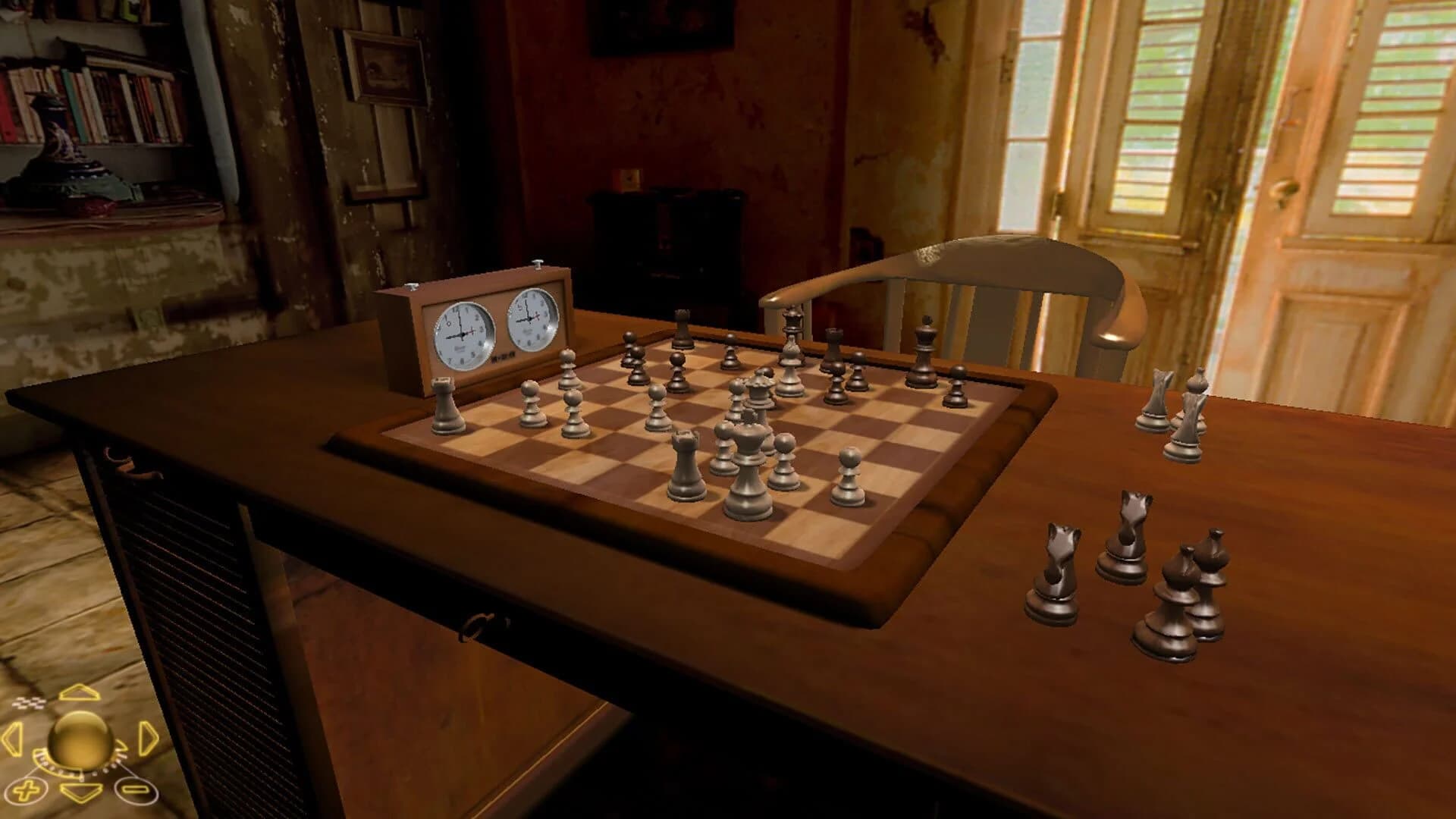Click the golden trackball camera orb
The height and width of the screenshot is (819, 1456).
pyautogui.click(x=82, y=741)
